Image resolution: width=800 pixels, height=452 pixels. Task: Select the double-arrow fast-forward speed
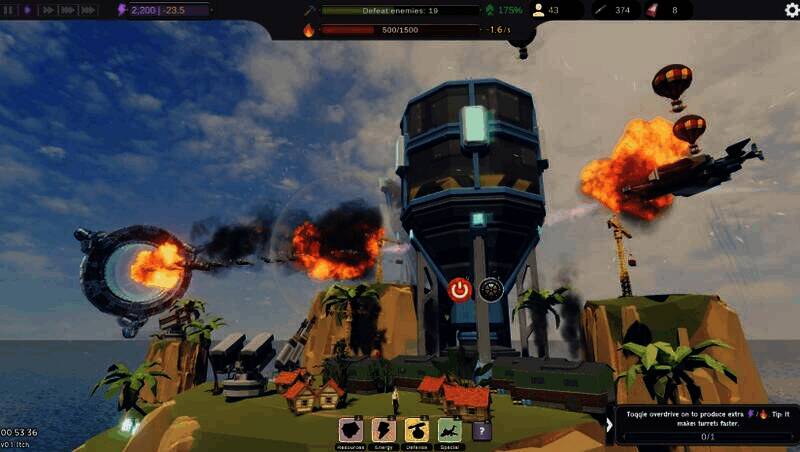pos(46,10)
